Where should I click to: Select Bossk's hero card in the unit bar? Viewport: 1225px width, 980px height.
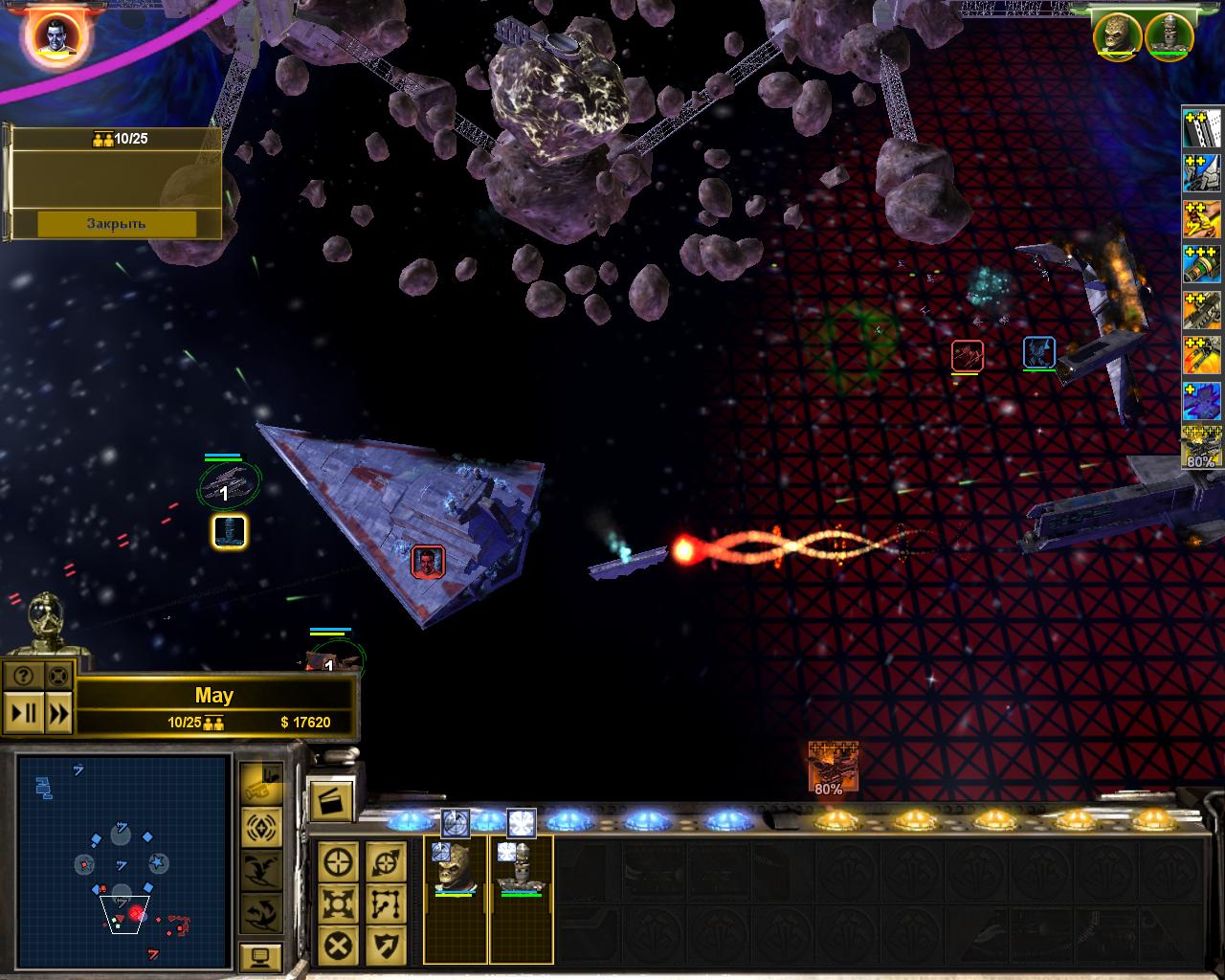click(455, 900)
